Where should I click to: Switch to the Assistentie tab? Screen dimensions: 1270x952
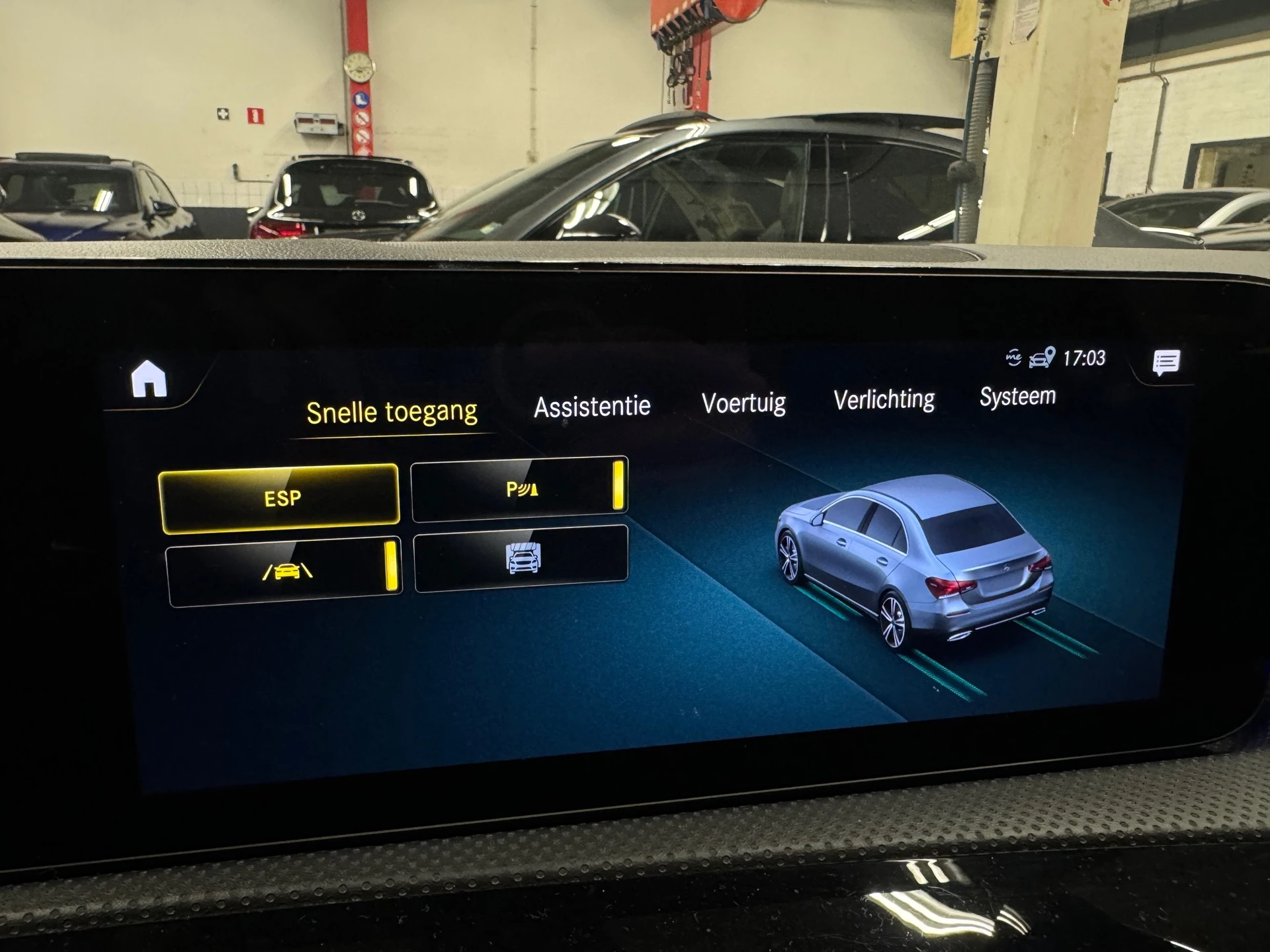[592, 407]
